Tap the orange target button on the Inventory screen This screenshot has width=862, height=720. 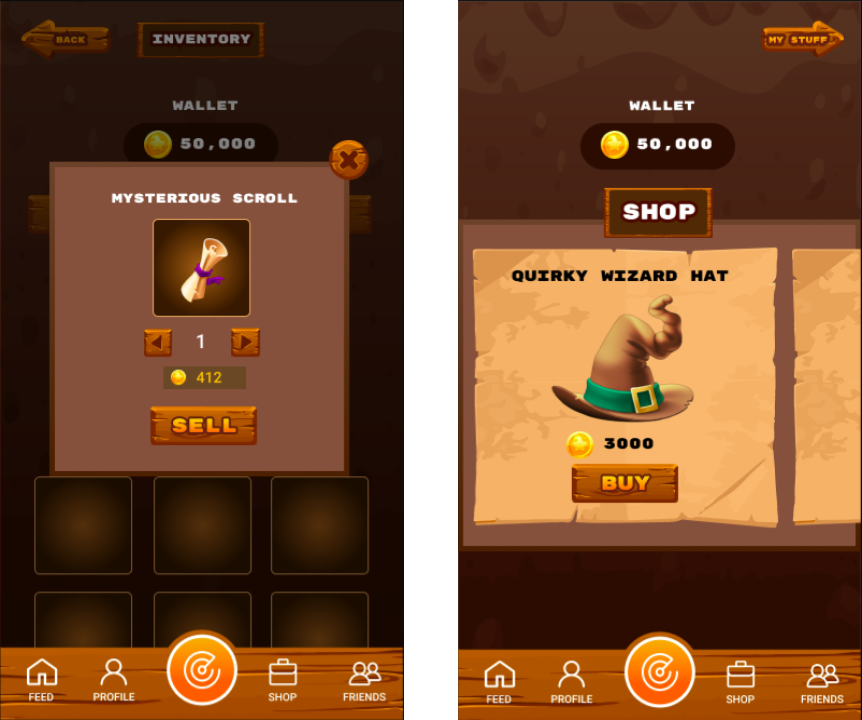[202, 670]
